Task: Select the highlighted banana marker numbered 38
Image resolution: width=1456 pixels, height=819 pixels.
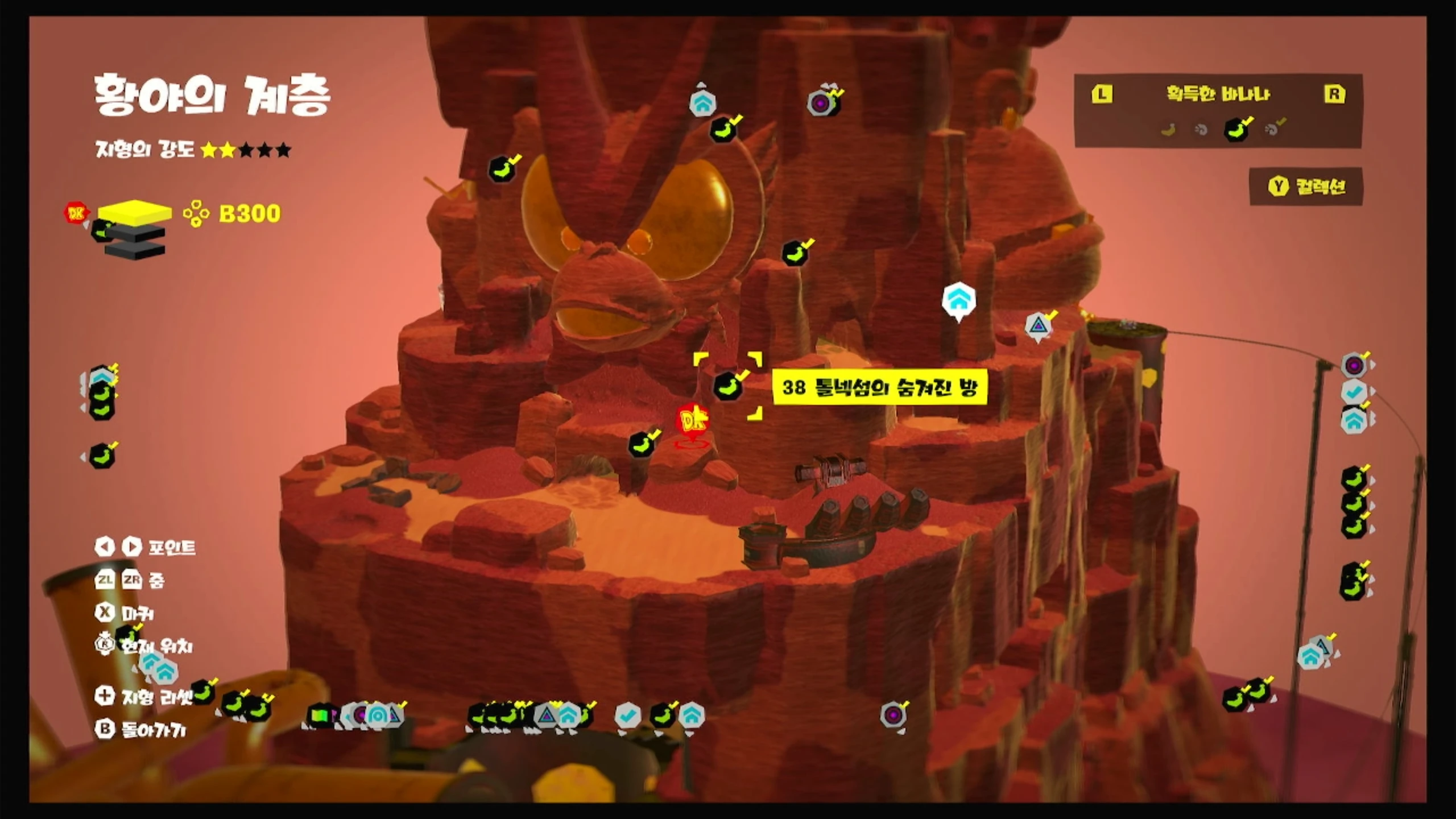Action: (x=727, y=386)
